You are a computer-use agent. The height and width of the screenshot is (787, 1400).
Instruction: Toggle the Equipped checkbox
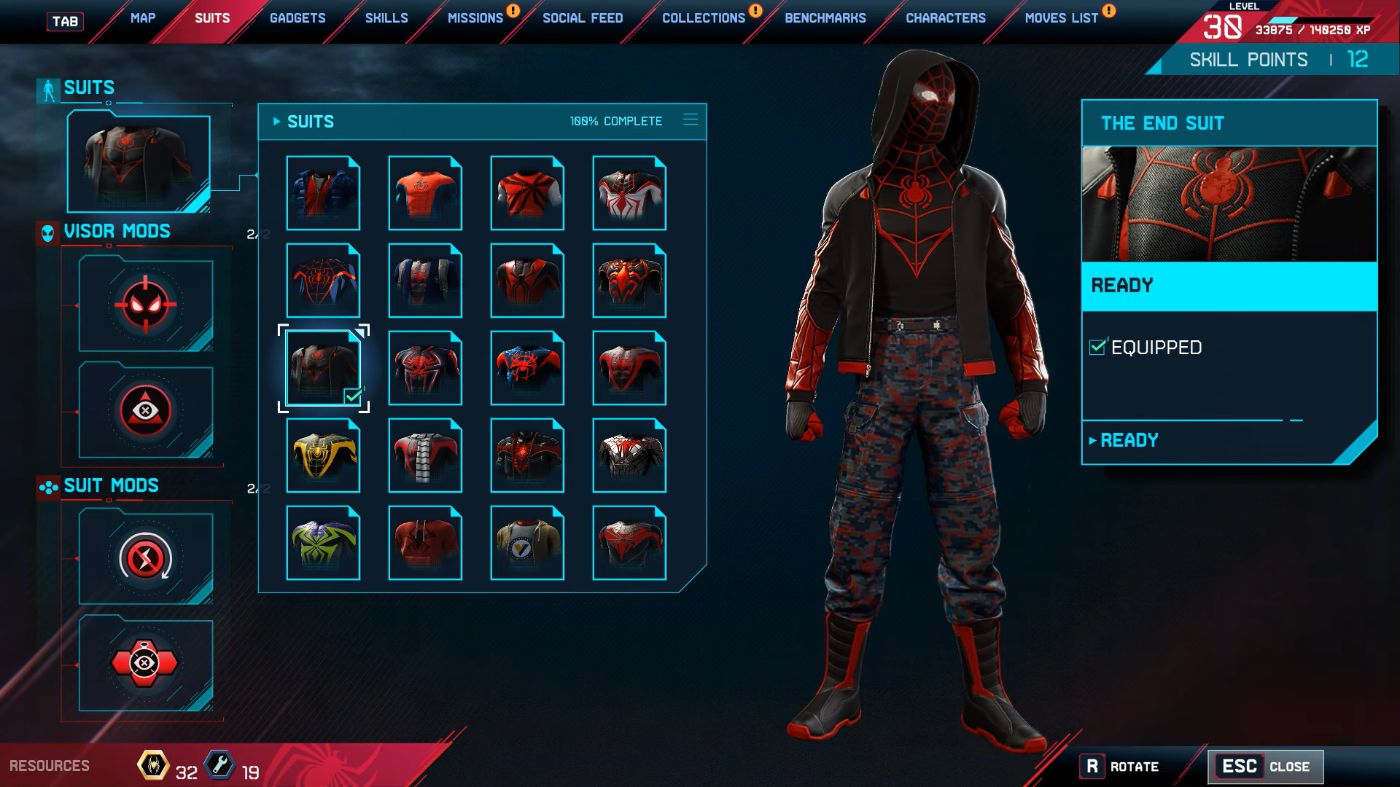(x=1098, y=347)
